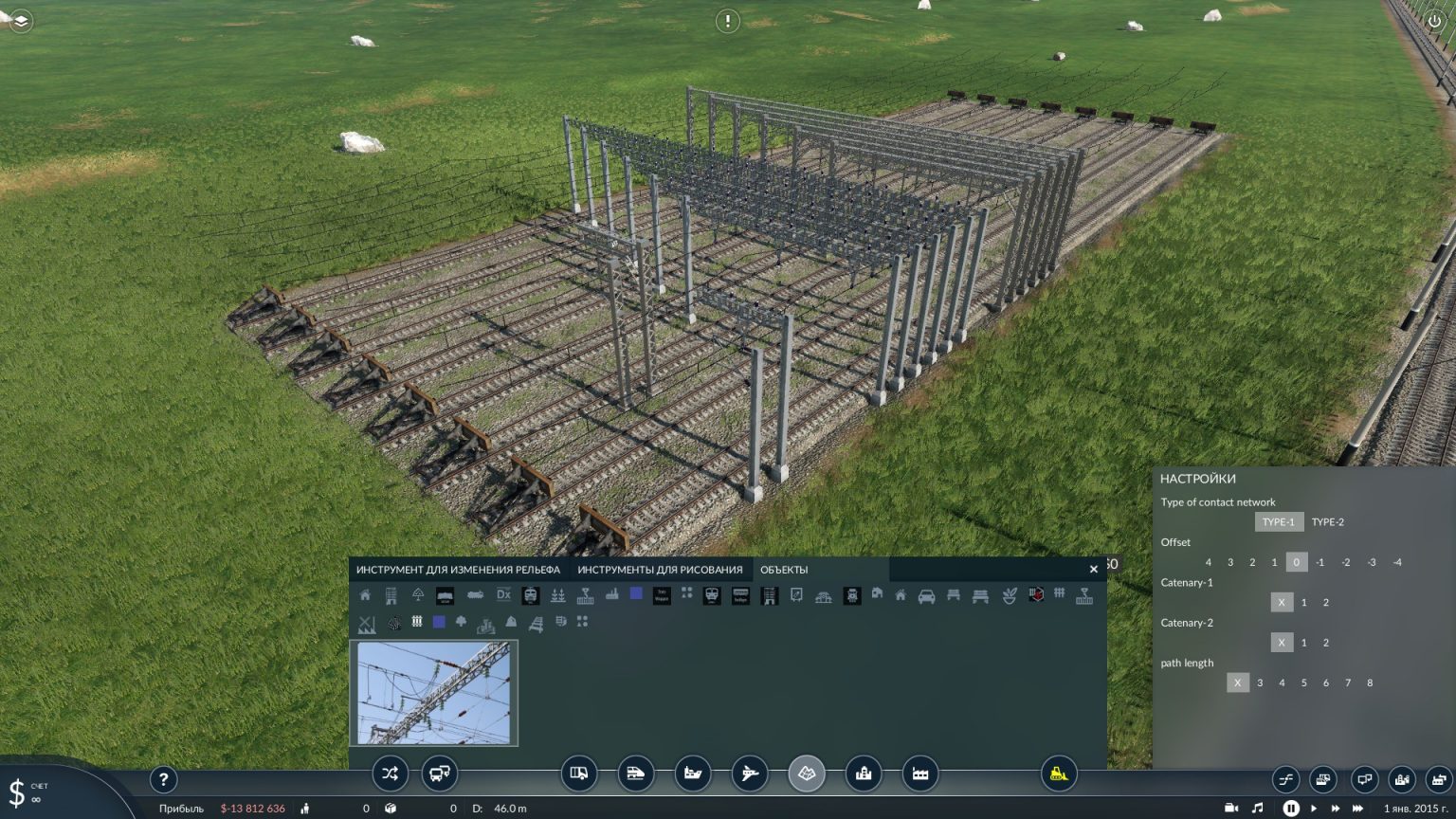1456x819 pixels.
Task: Select the car asset icon in objects panel
Action: [926, 596]
